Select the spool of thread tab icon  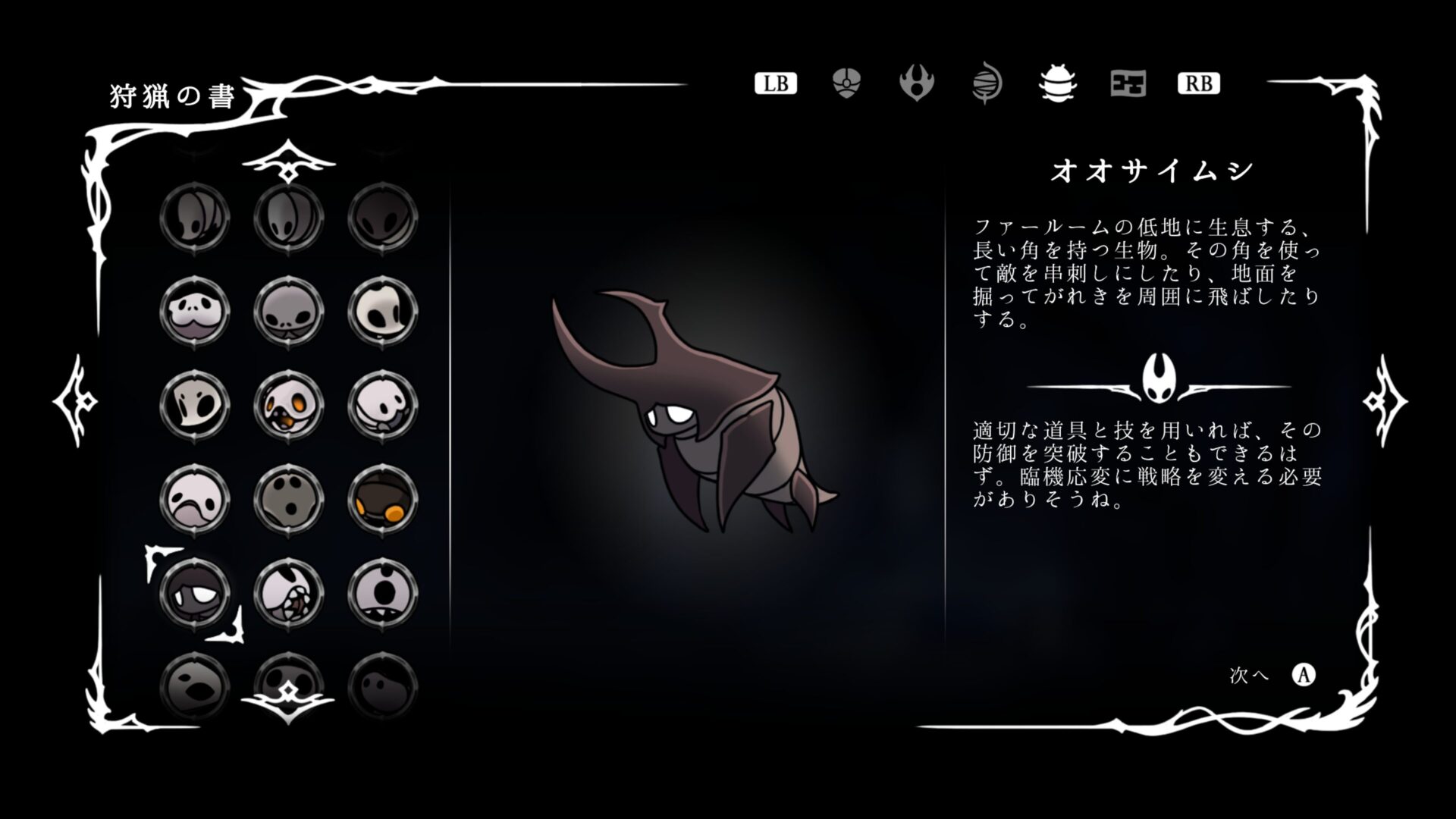(x=987, y=83)
